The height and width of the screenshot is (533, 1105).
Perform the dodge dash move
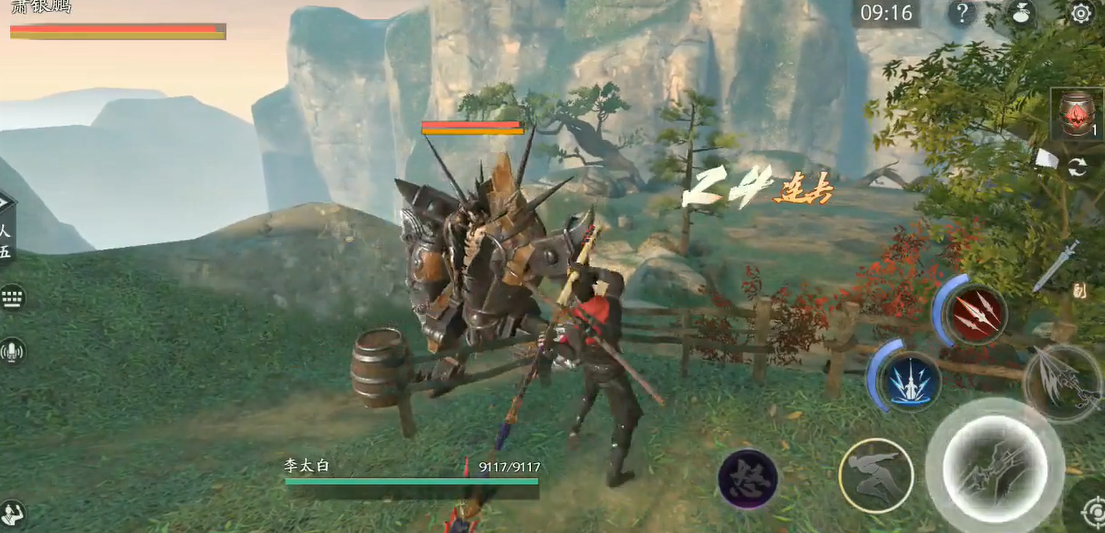[875, 475]
